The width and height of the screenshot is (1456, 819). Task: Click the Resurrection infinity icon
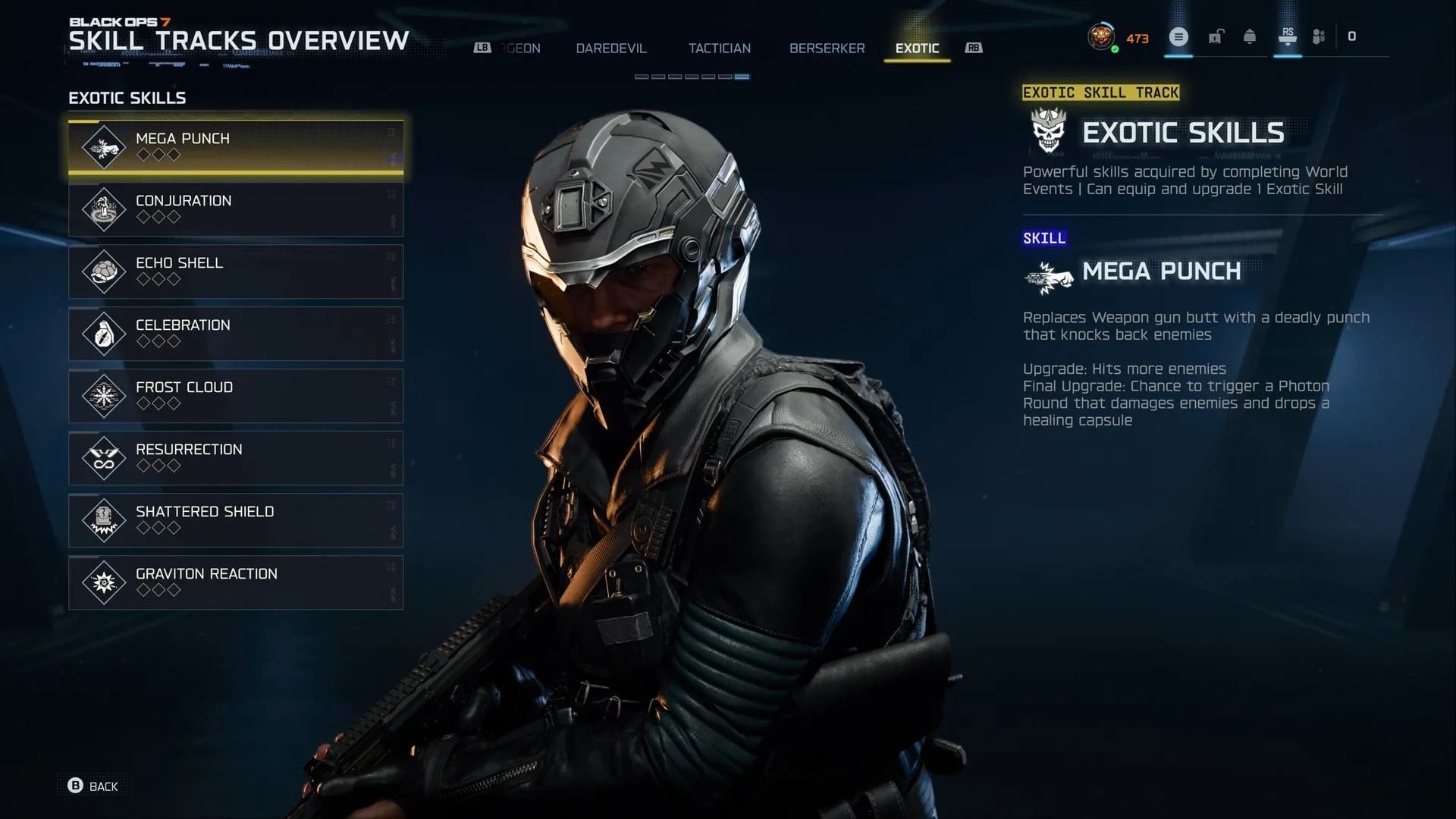pos(104,457)
